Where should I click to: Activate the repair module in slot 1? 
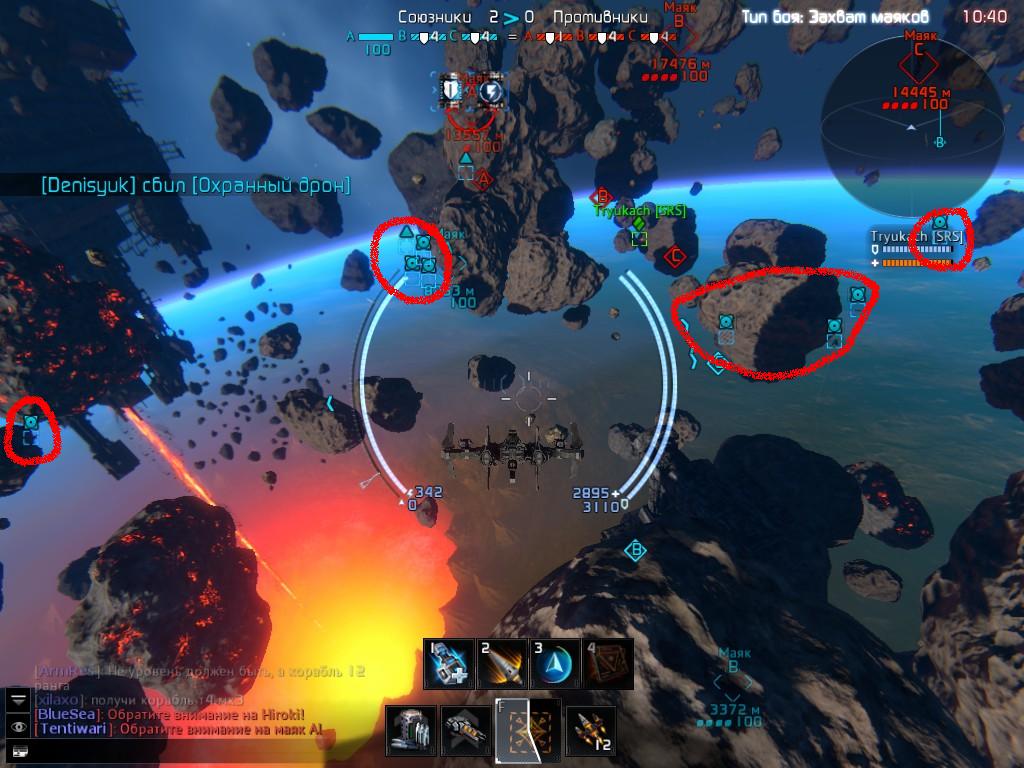point(448,664)
